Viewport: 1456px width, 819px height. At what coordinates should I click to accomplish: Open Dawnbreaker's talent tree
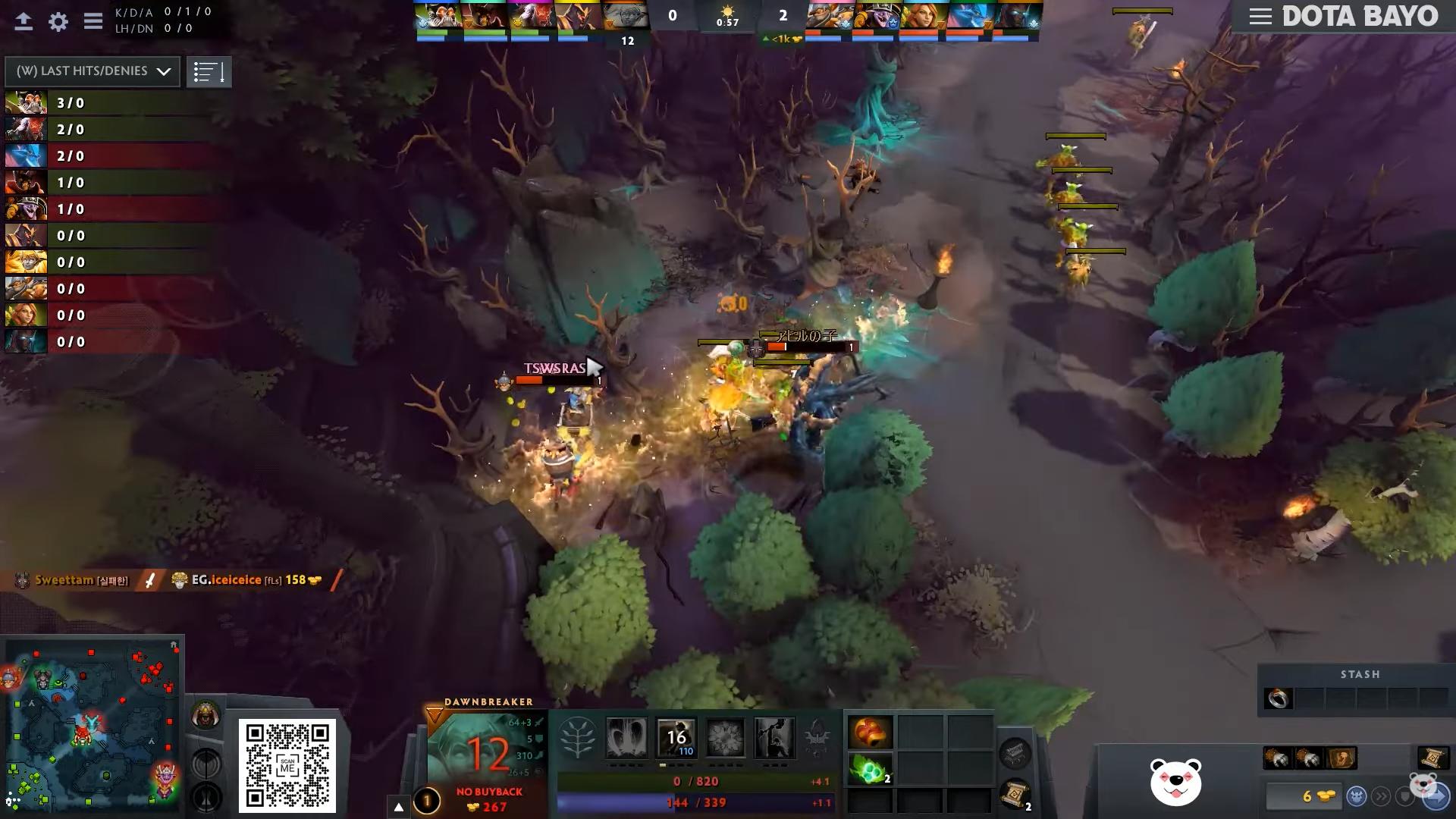[x=577, y=738]
